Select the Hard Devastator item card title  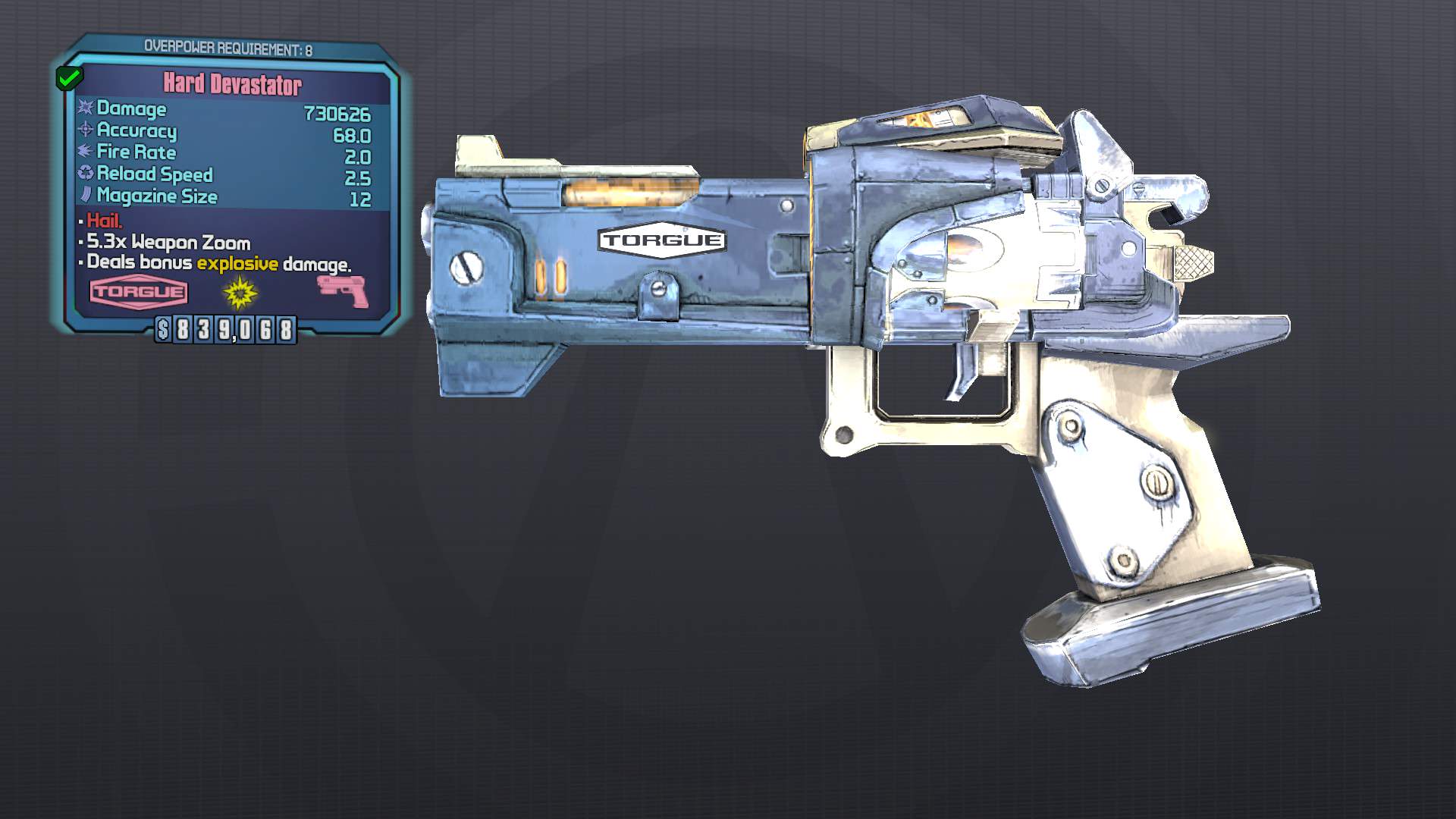232,85
